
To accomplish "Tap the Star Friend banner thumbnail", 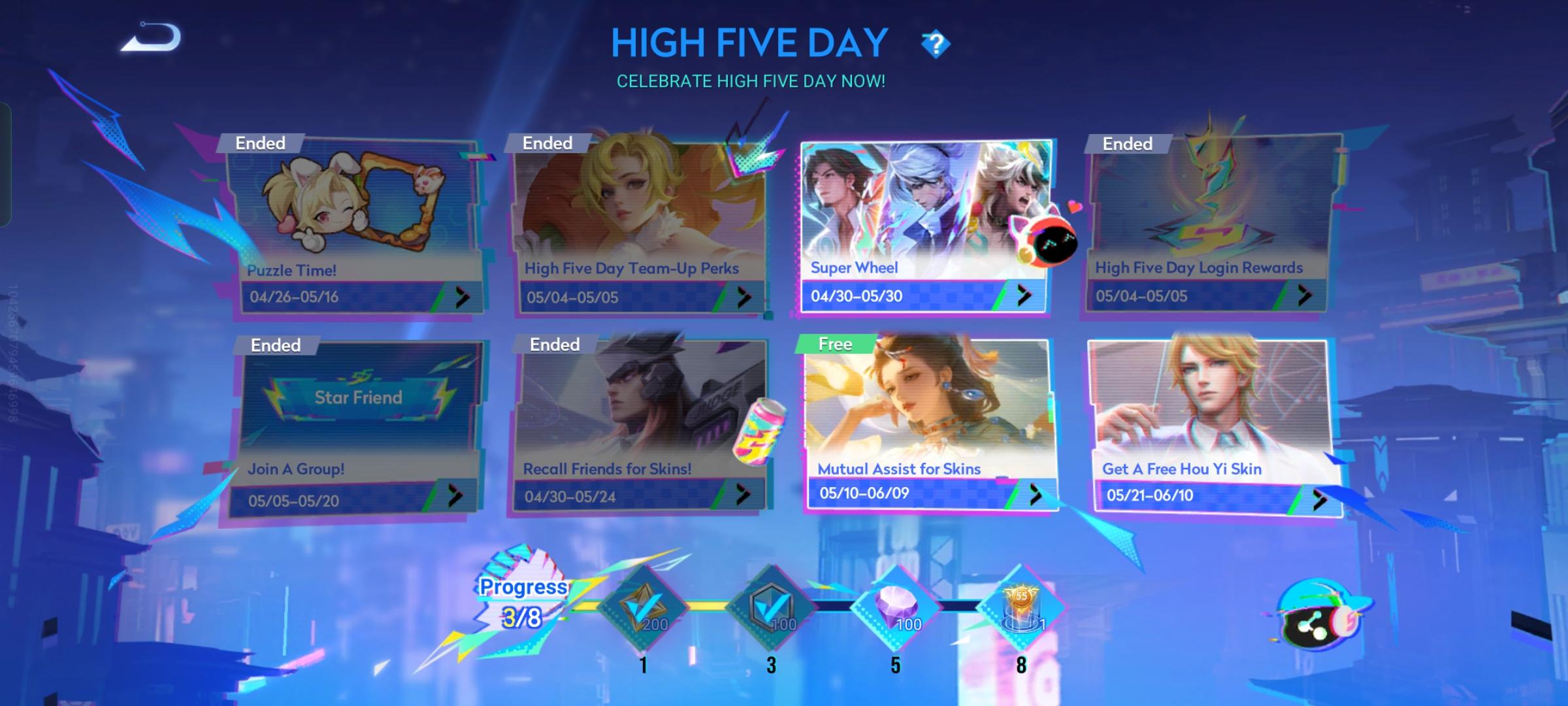I will click(x=358, y=397).
